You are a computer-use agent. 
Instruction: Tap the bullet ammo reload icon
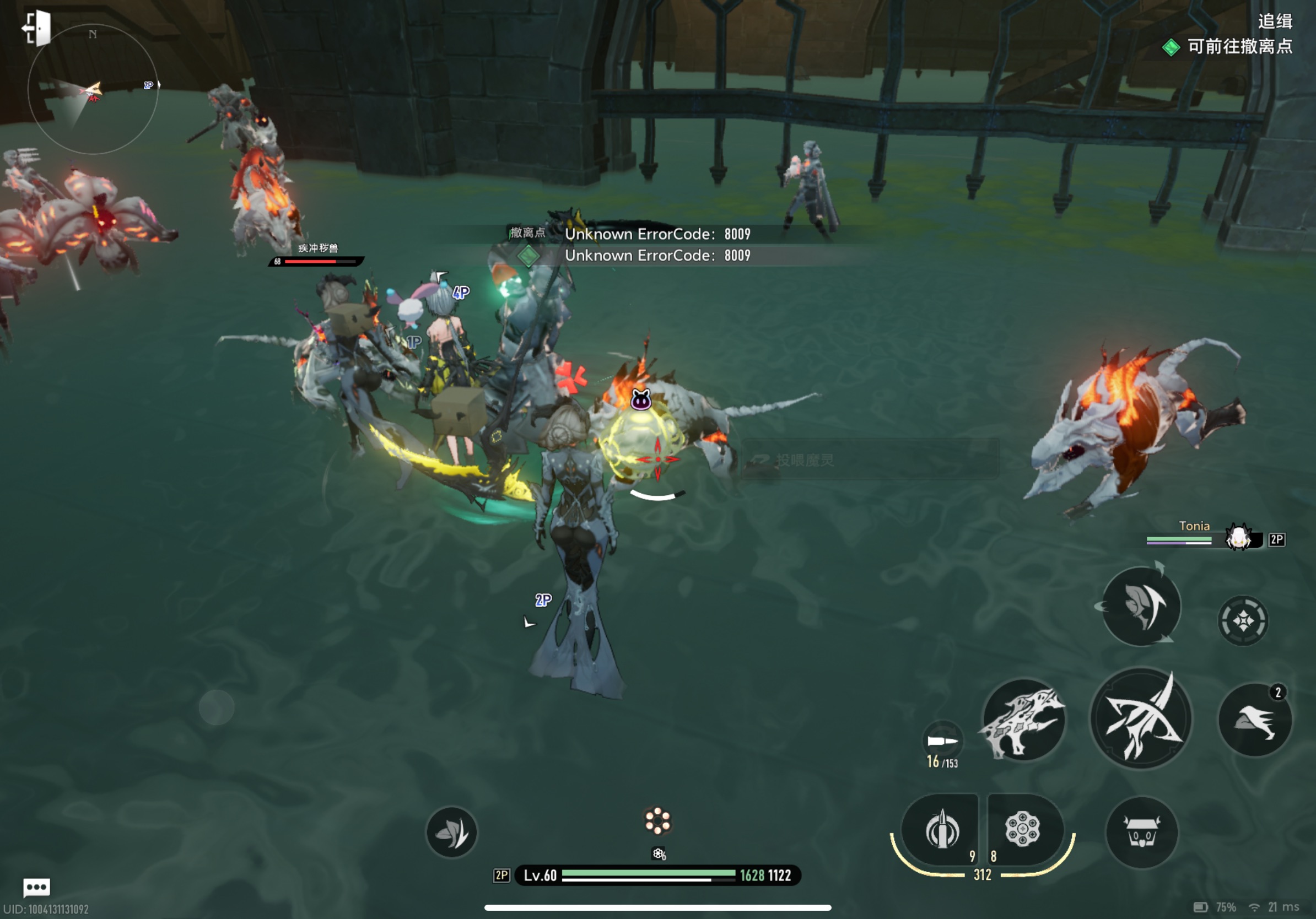[942, 741]
